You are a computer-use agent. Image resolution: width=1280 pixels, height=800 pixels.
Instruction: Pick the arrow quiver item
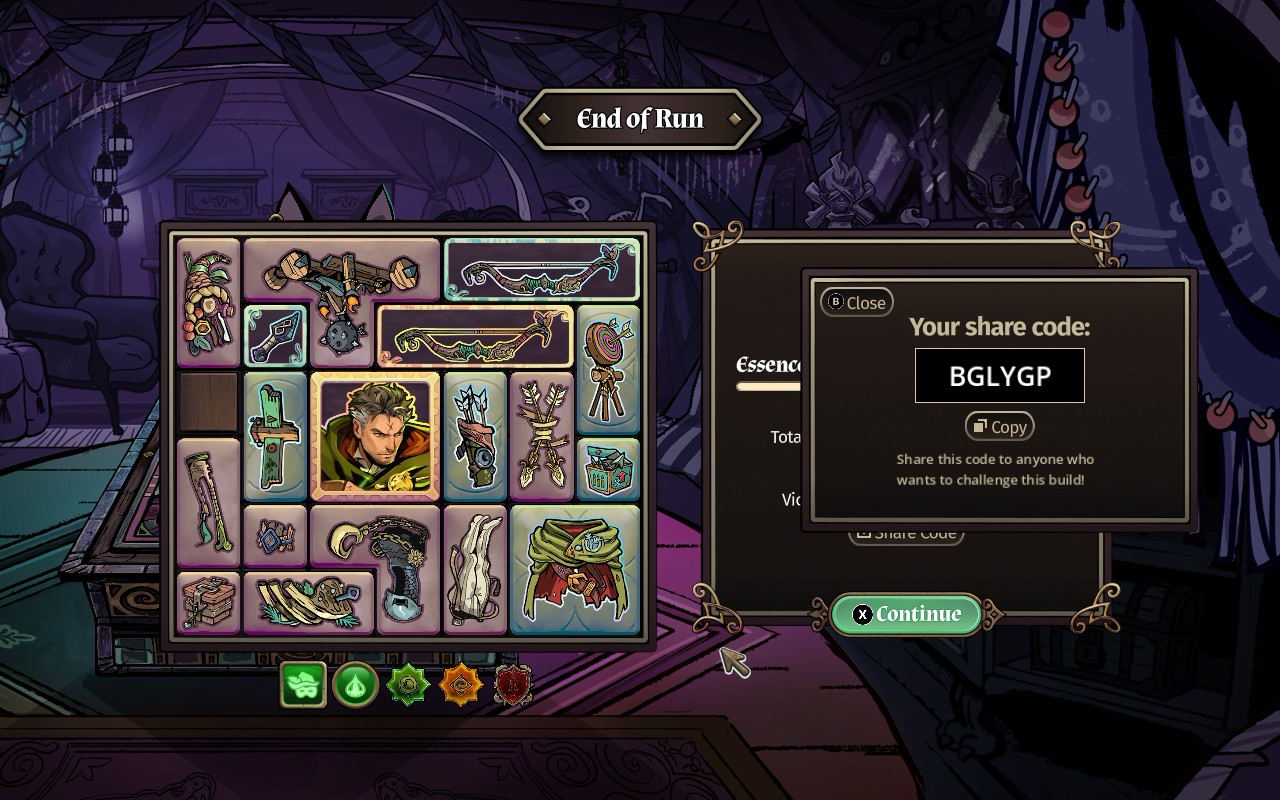point(475,435)
